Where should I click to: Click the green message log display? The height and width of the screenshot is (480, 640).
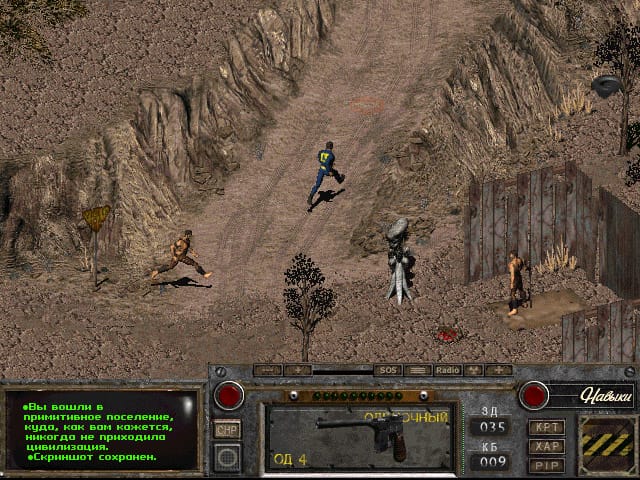pyautogui.click(x=100, y=430)
